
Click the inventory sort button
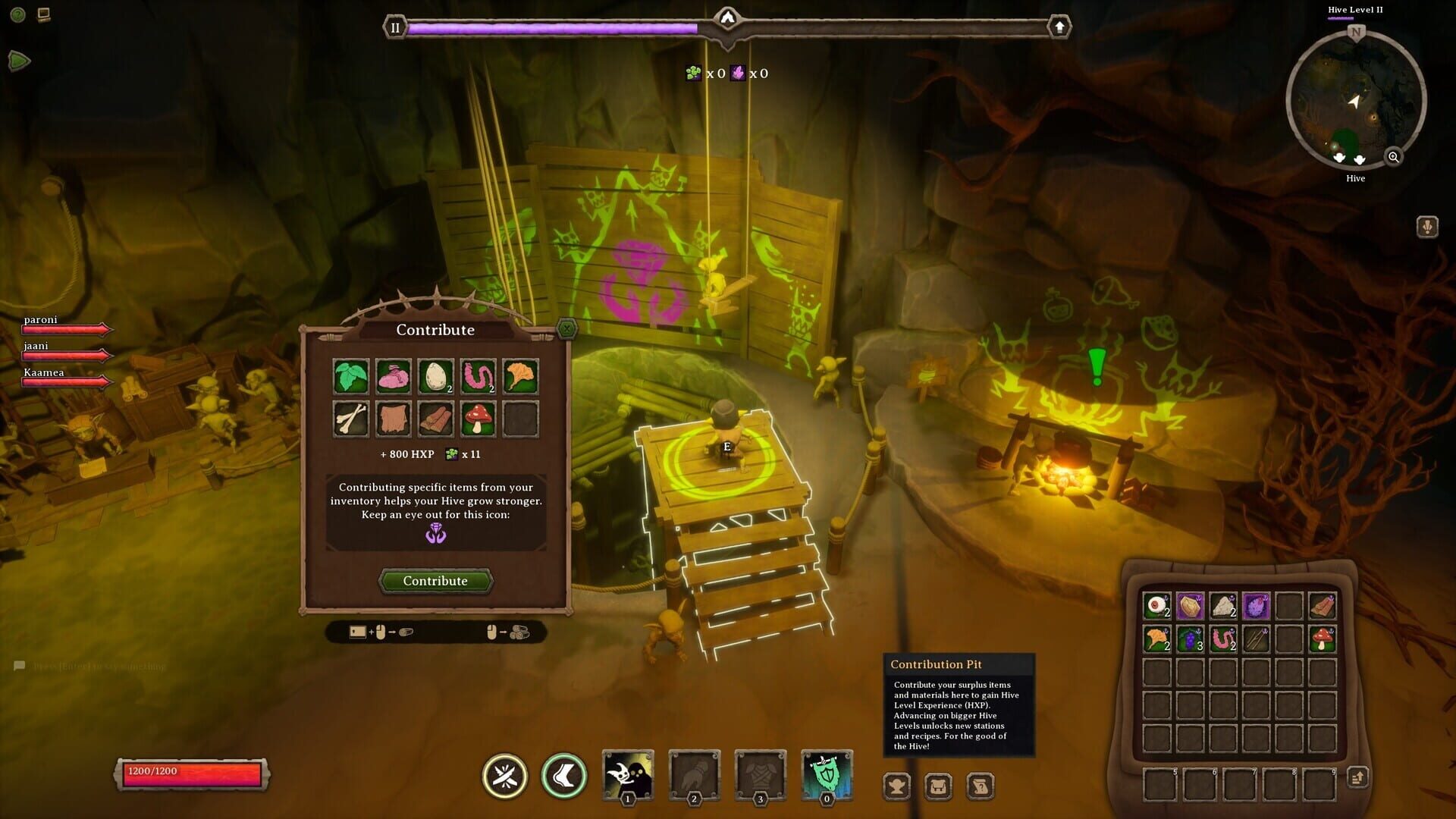click(1357, 777)
